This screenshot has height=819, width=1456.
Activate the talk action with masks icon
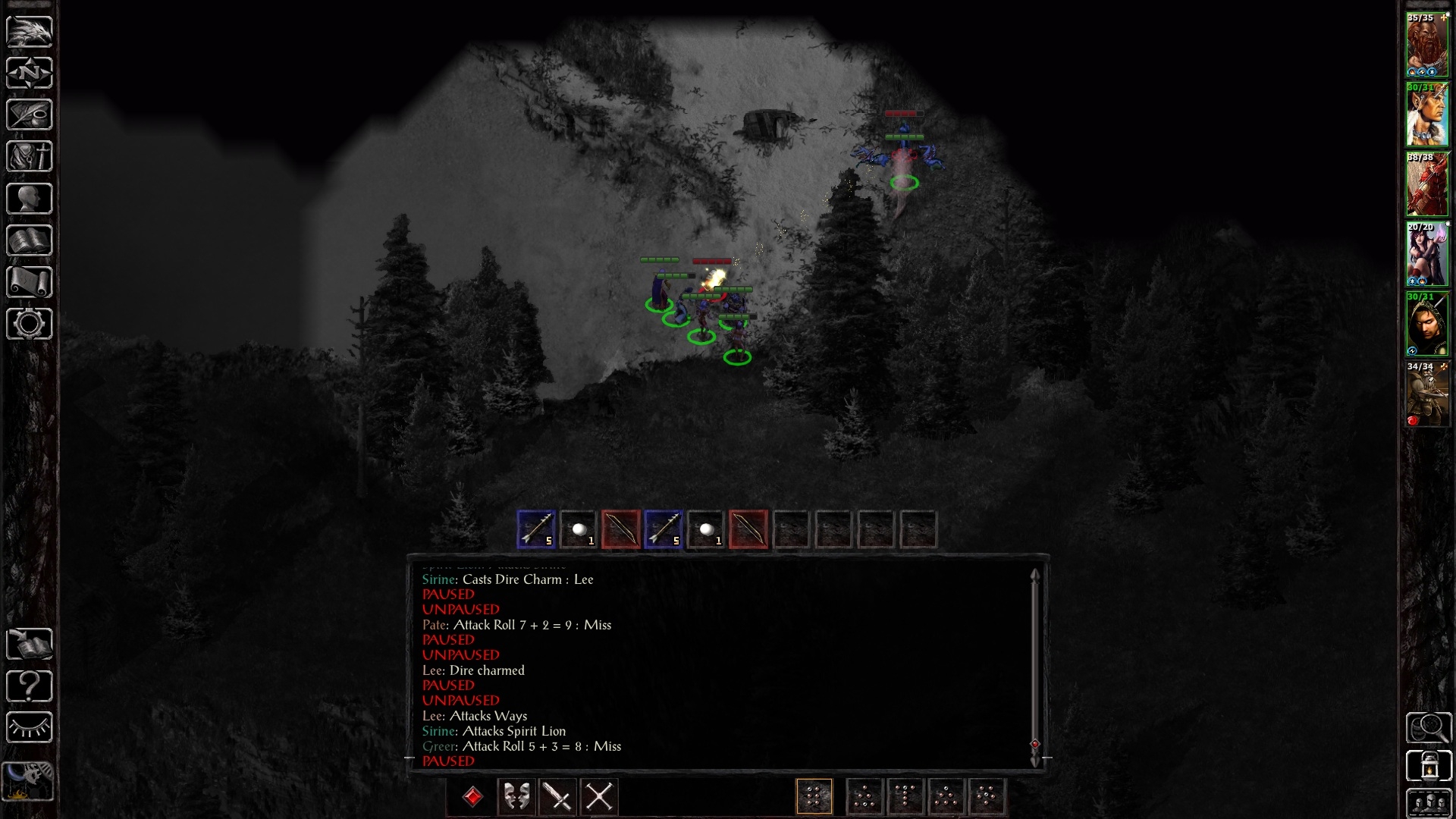click(517, 797)
